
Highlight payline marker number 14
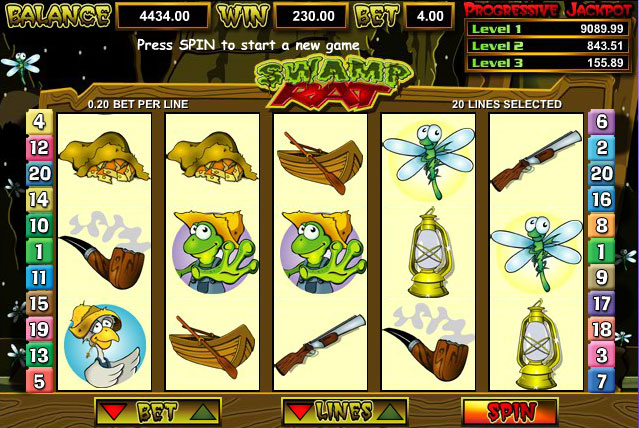(39, 199)
